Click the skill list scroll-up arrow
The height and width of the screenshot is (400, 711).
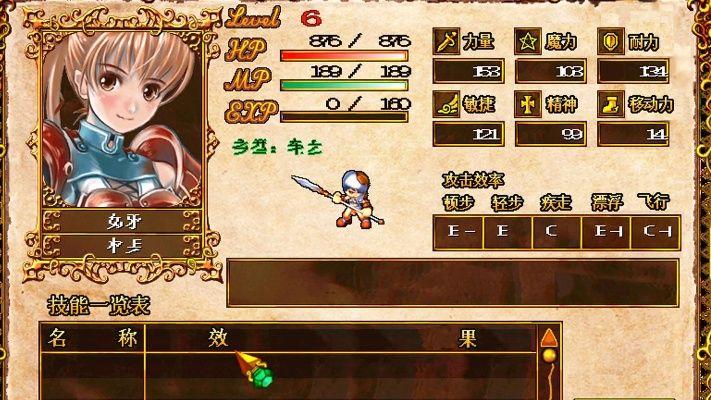pyautogui.click(x=548, y=337)
